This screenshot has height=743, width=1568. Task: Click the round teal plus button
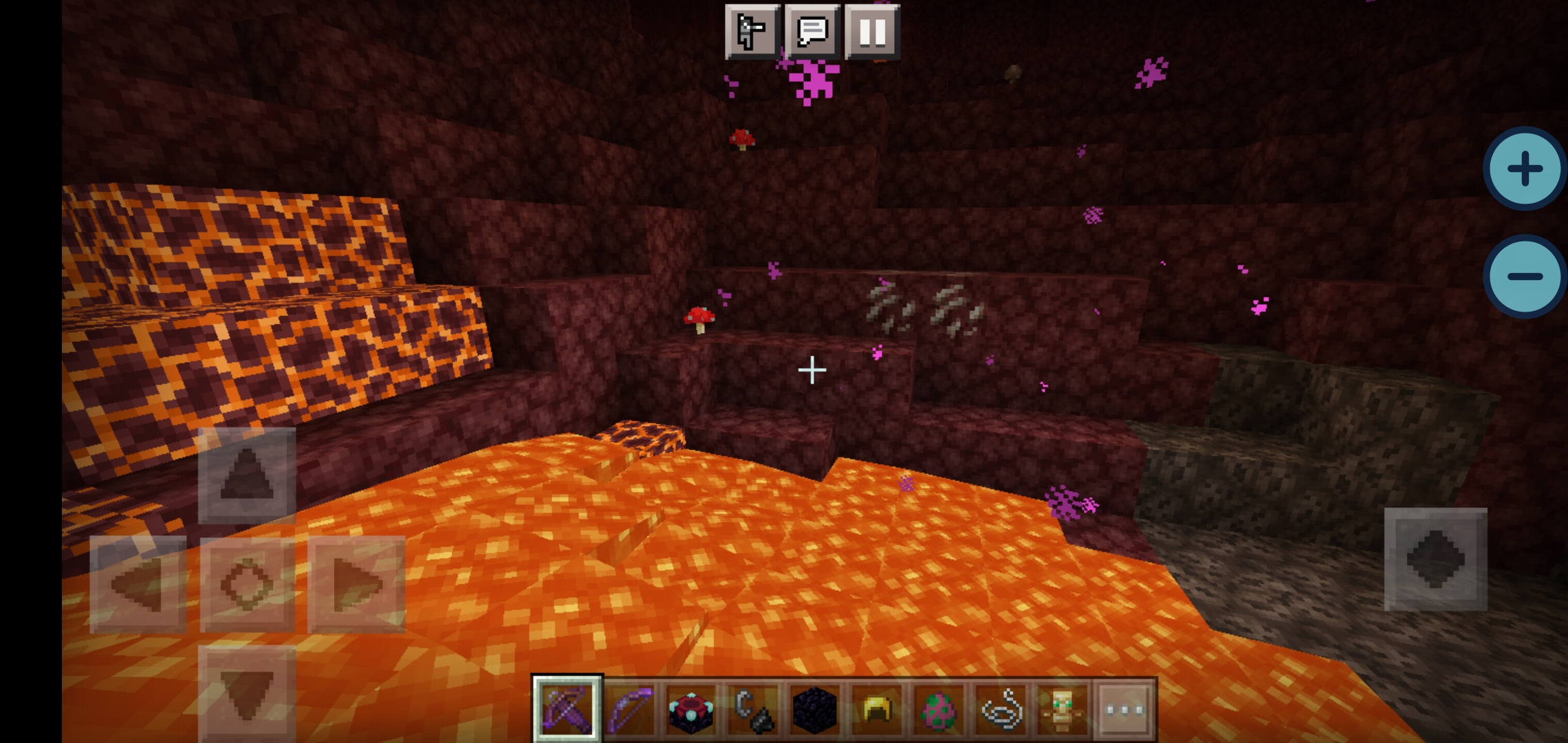pyautogui.click(x=1525, y=169)
